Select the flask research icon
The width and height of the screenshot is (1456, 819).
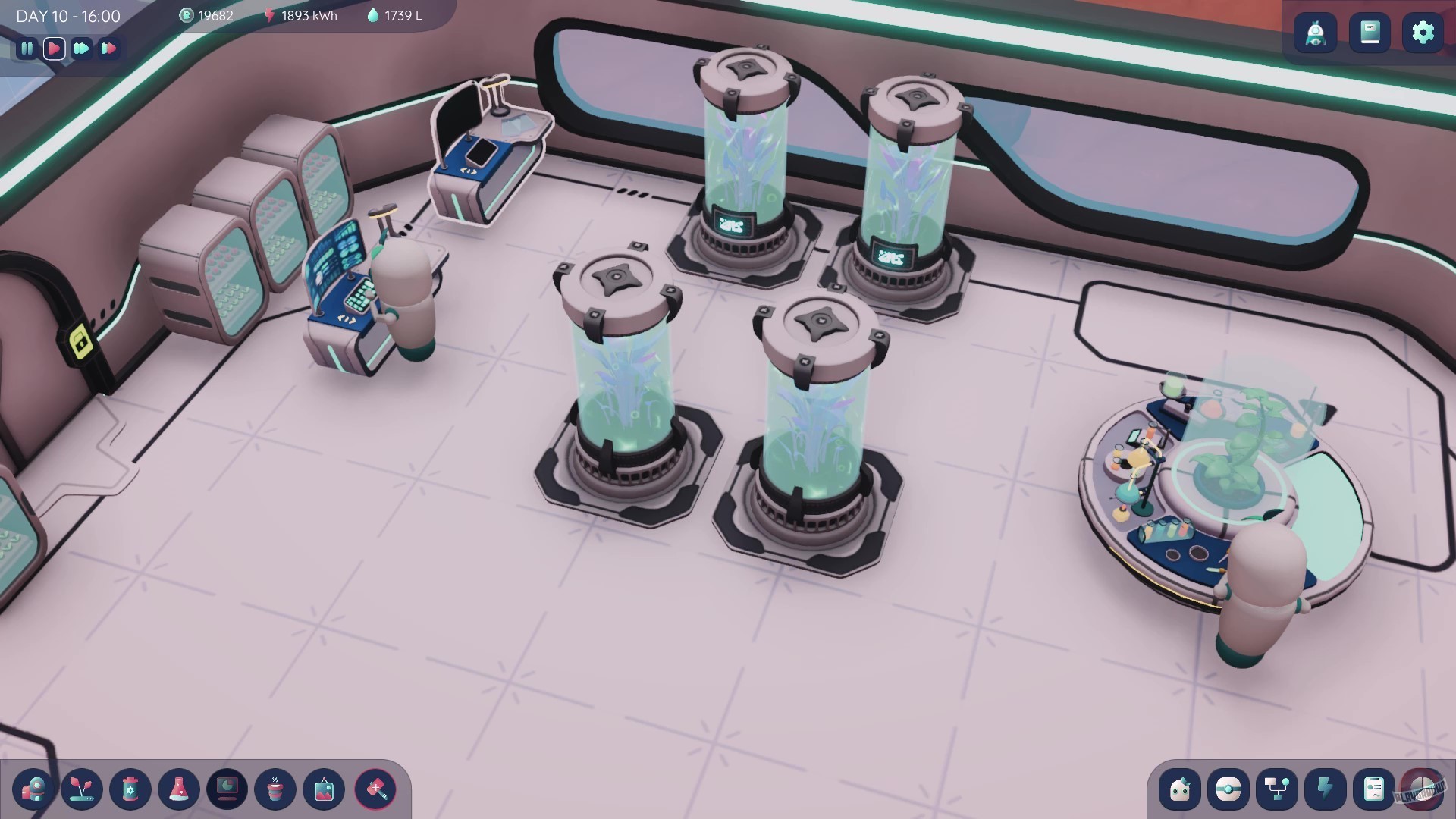(180, 790)
